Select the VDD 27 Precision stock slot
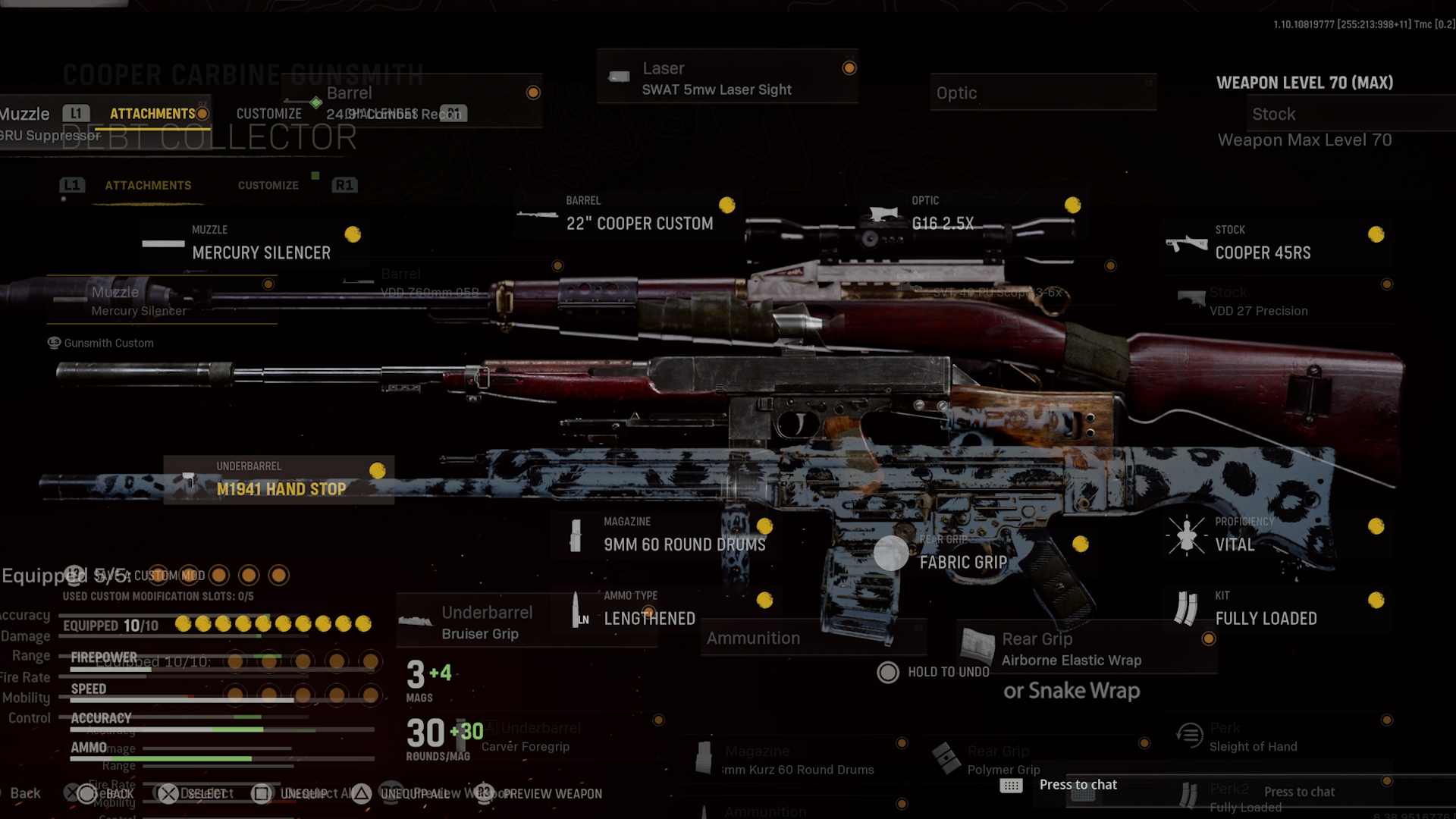The image size is (1456, 819). pyautogui.click(x=1258, y=310)
